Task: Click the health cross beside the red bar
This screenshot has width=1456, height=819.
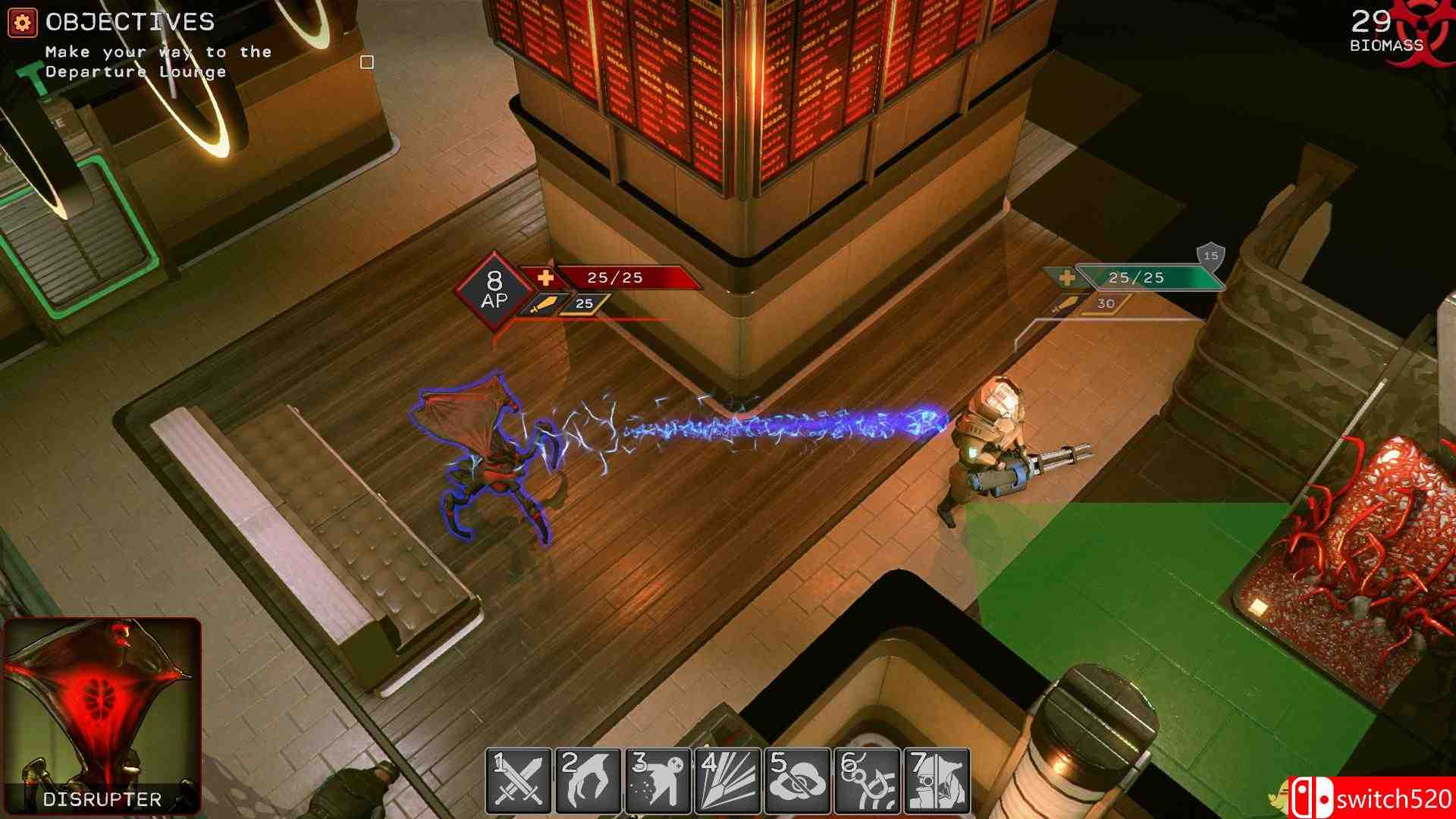Action: coord(544,277)
